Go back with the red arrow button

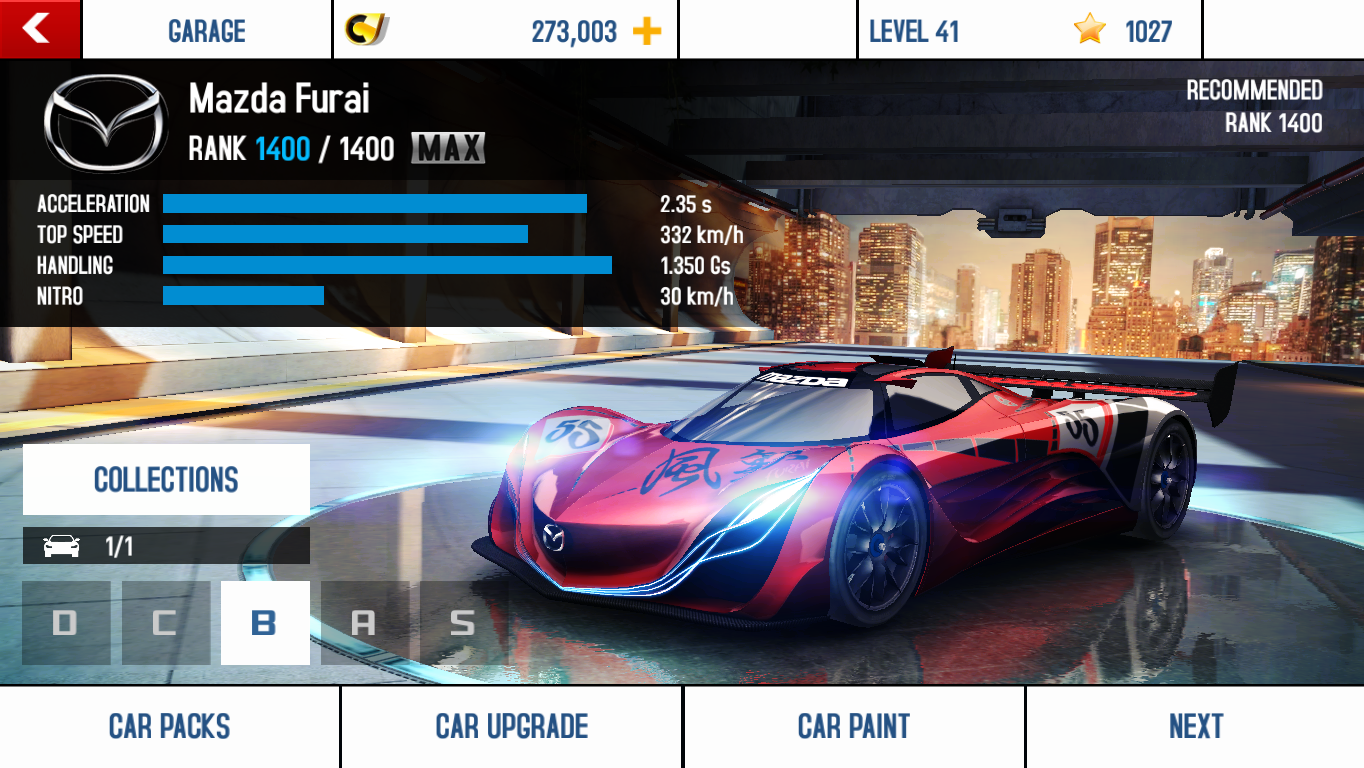[x=39, y=29]
